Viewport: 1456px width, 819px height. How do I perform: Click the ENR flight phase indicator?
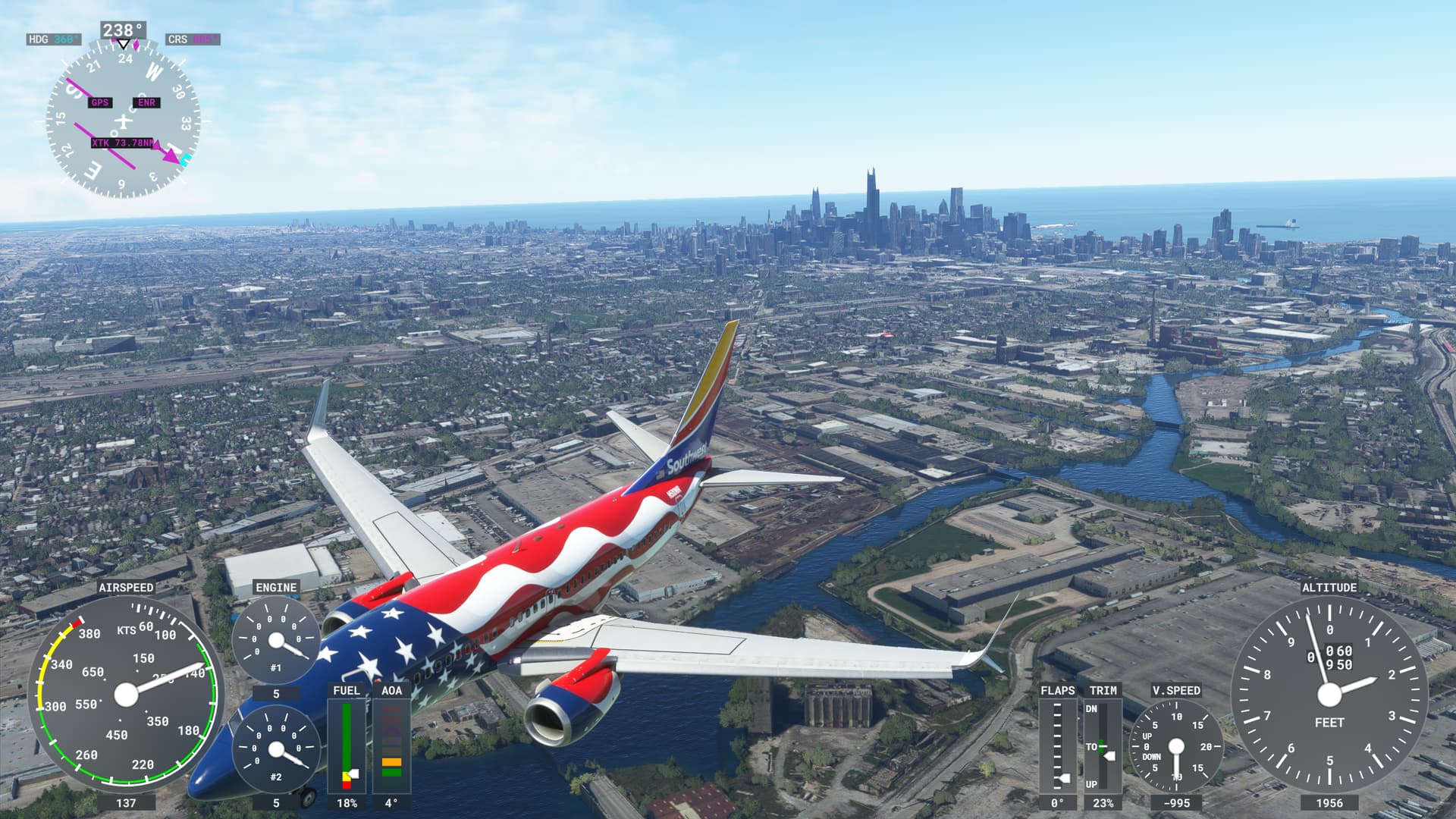(146, 101)
